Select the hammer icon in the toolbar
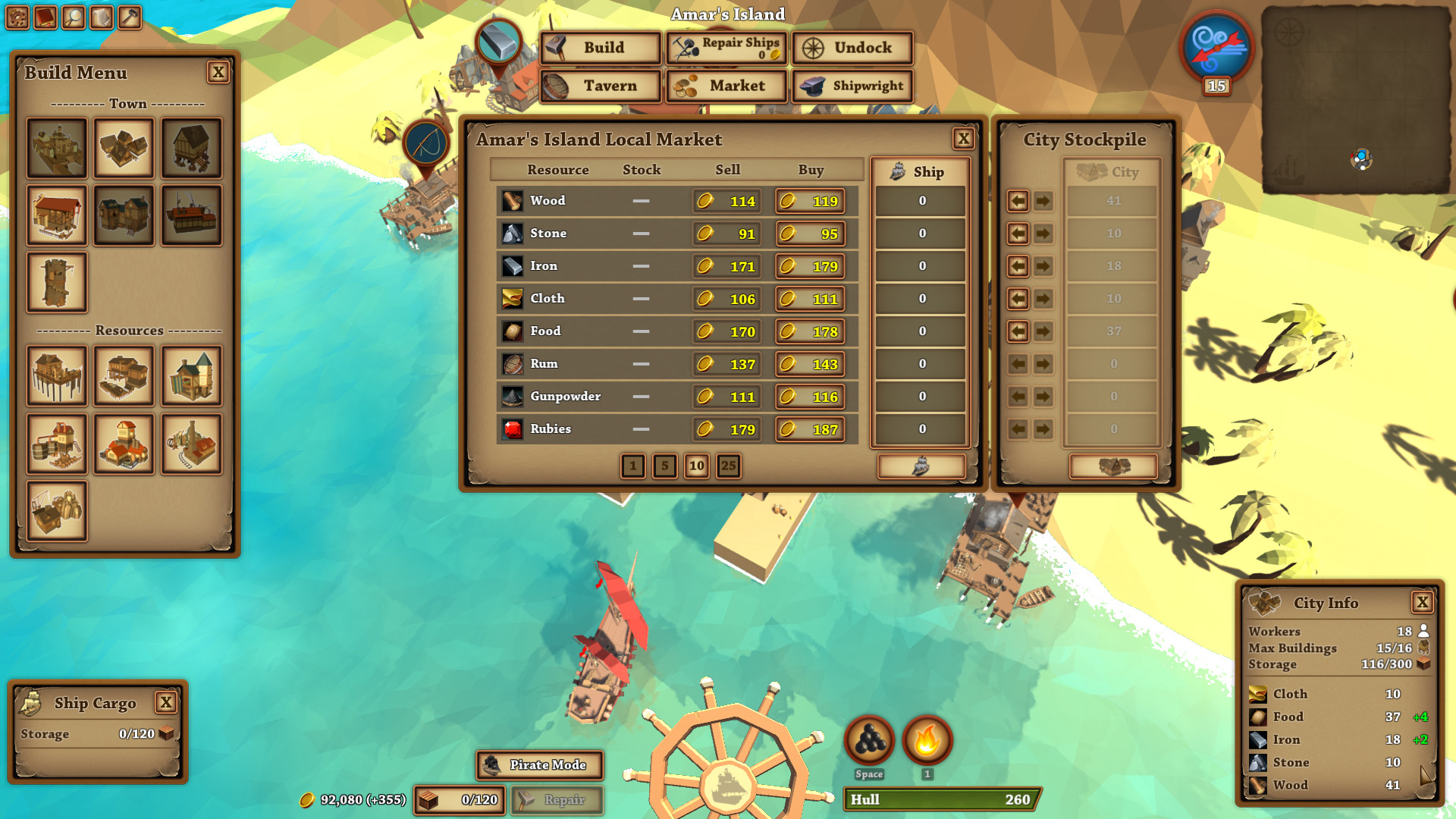Viewport: 1456px width, 819px height. coord(129,17)
